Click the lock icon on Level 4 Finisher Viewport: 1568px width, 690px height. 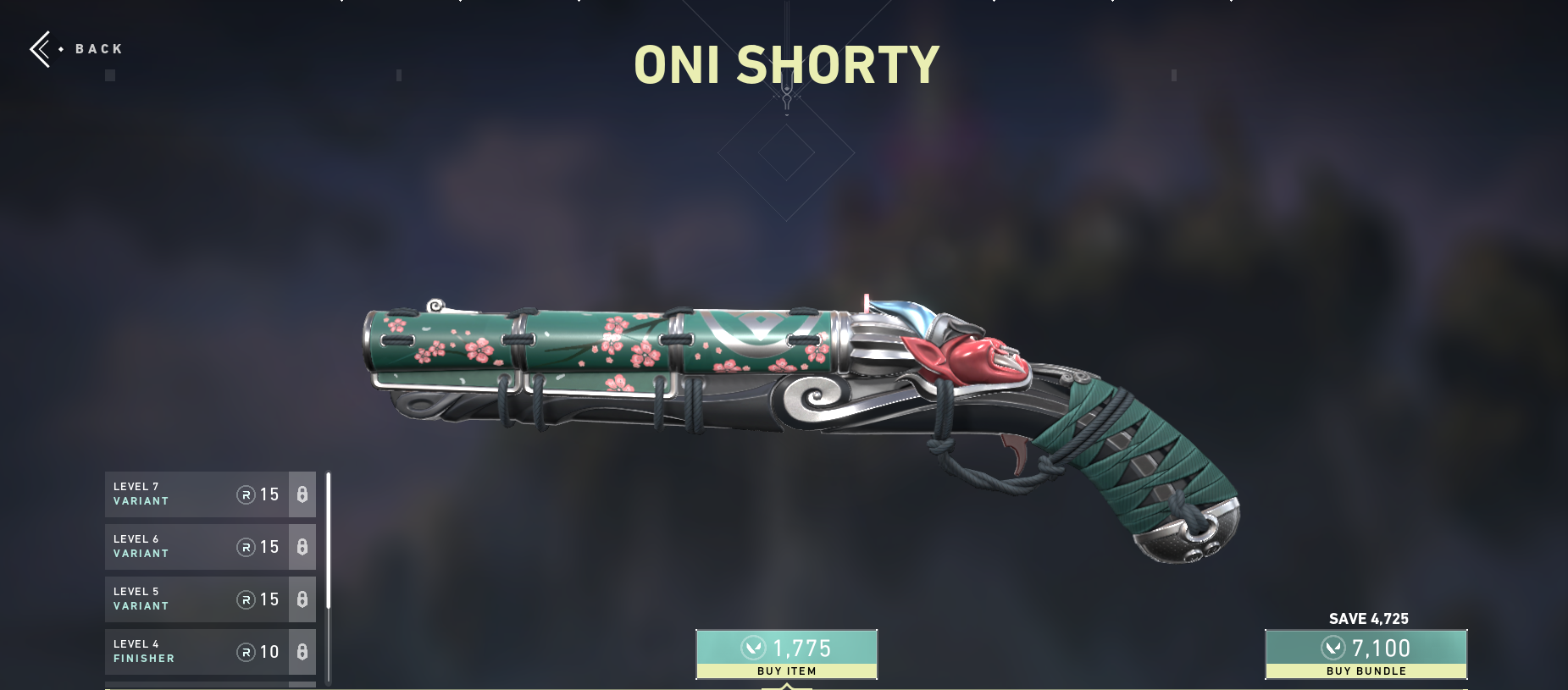[x=302, y=652]
